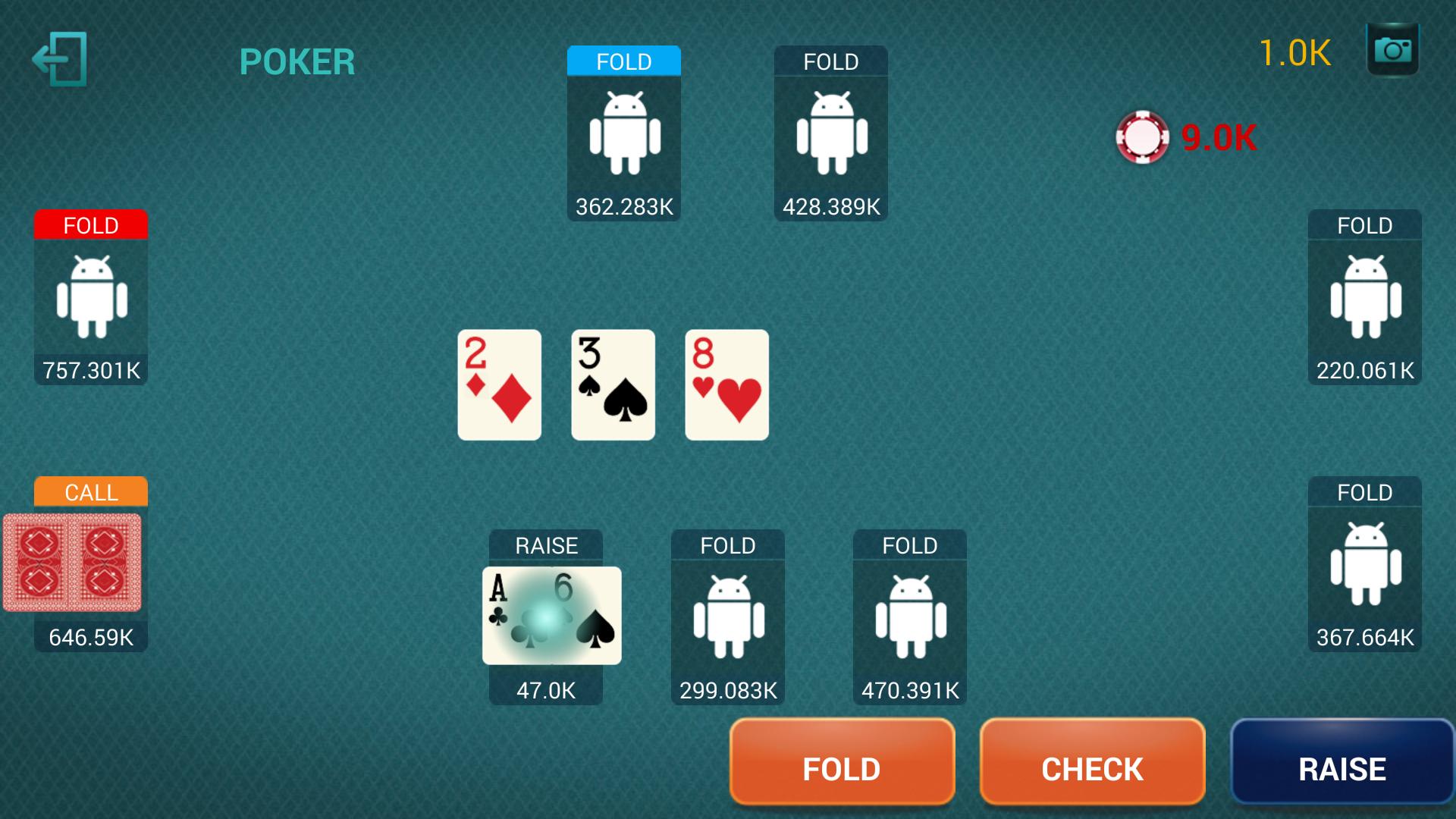1456x819 pixels.
Task: Select the android avatar with 362.283K chips
Action: point(623,135)
